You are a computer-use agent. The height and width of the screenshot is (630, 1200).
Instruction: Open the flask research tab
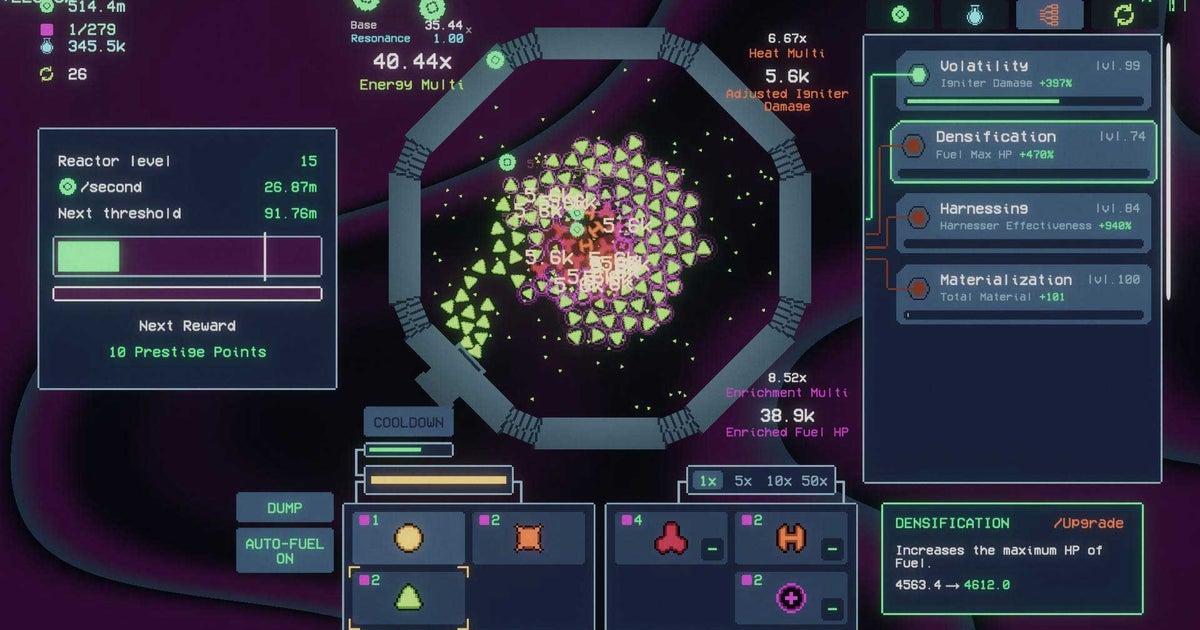(975, 15)
